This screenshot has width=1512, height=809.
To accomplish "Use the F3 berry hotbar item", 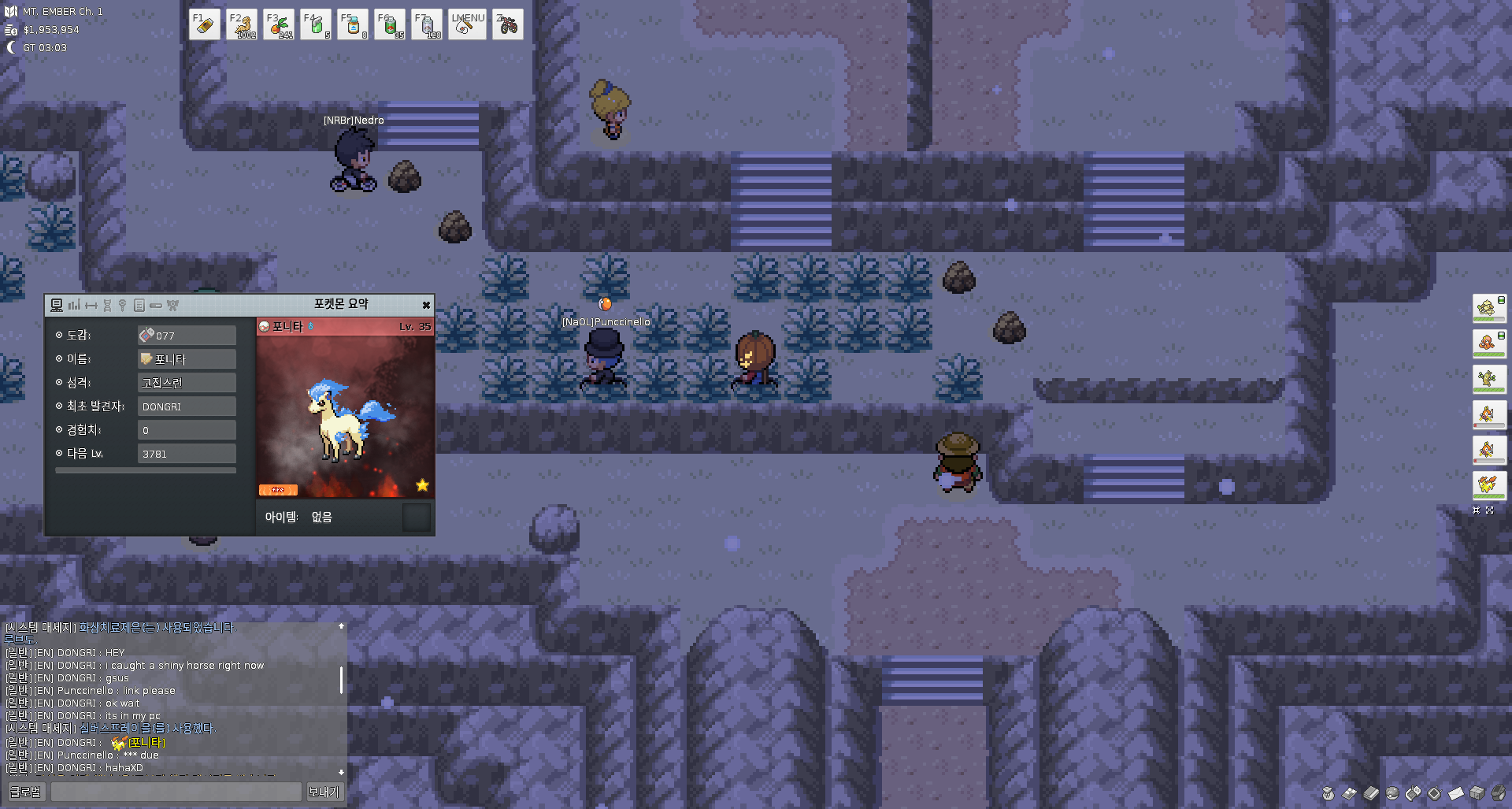I will (x=279, y=24).
